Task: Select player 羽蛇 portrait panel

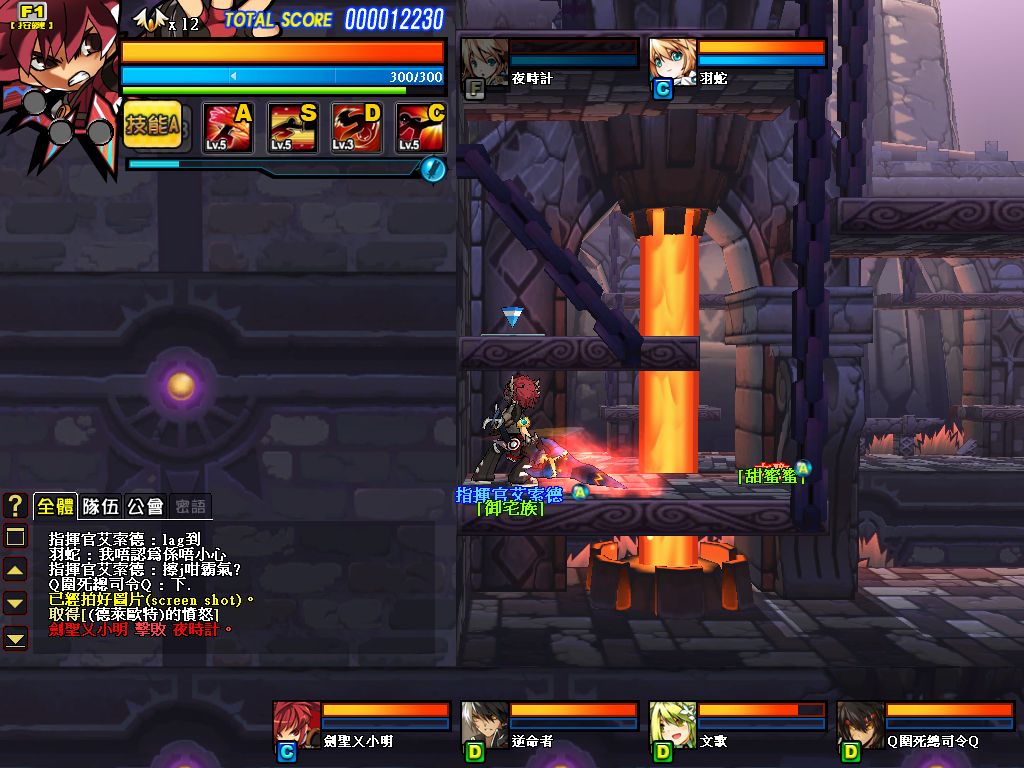Action: [672, 61]
